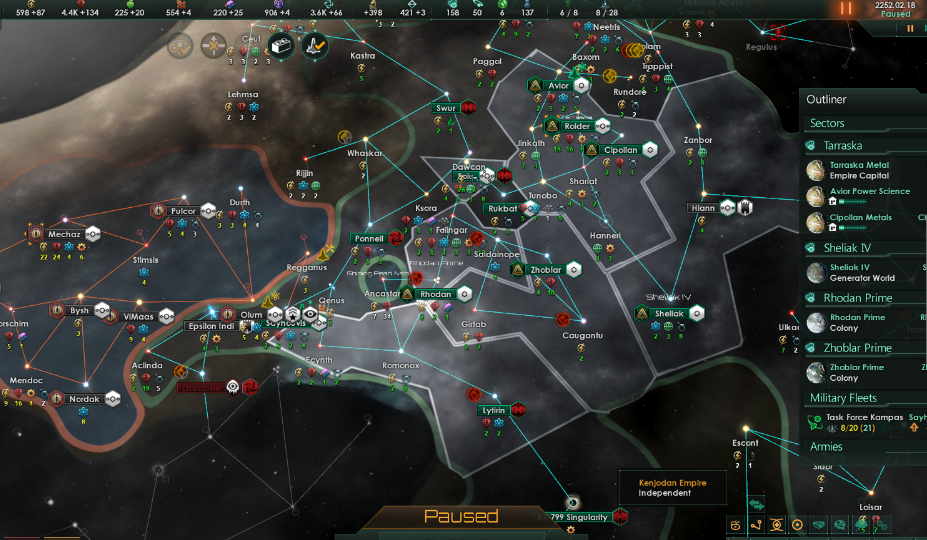Select the Zhoblar Prime colony entry
The image size is (927, 540).
[858, 372]
